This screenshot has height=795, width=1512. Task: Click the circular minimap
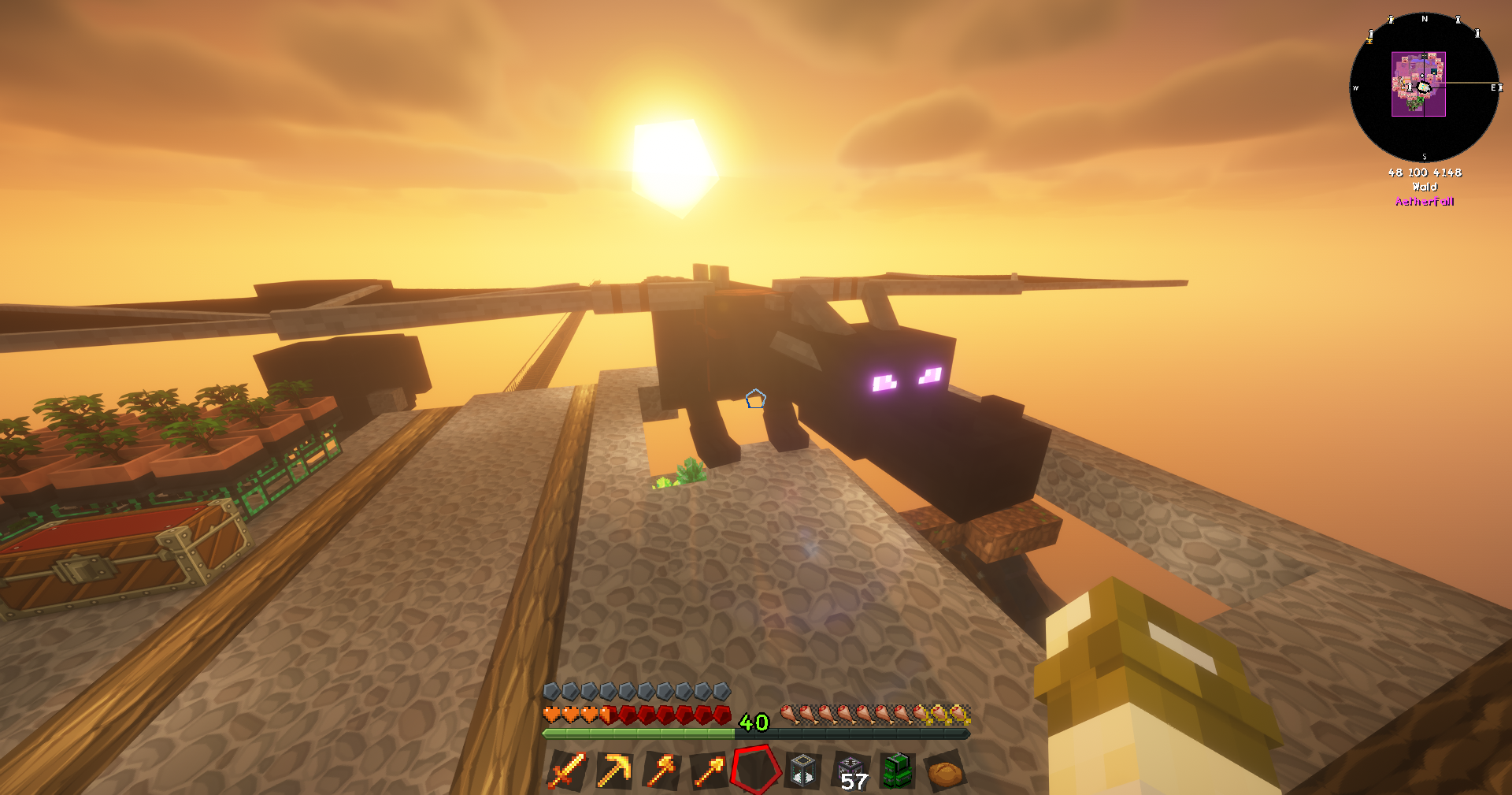coord(1424,87)
